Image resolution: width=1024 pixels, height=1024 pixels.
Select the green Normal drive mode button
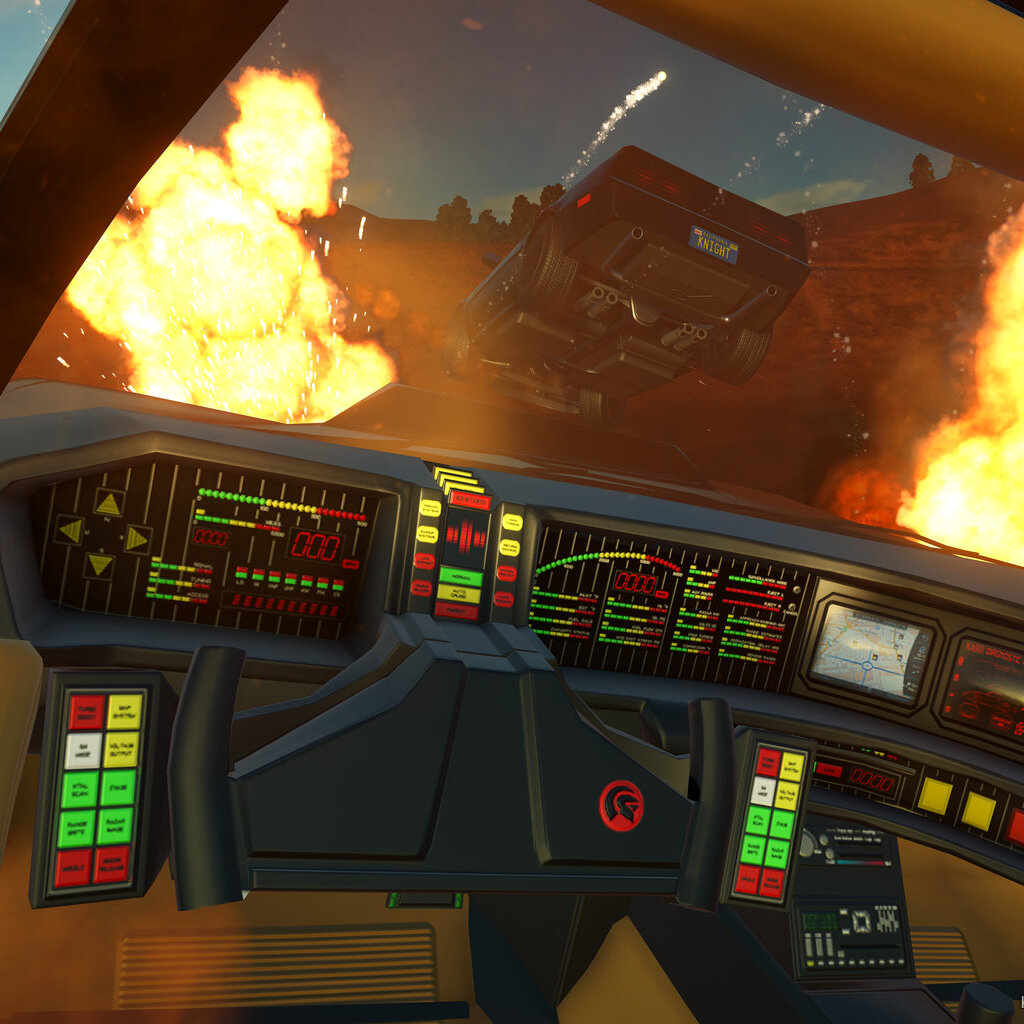coord(460,577)
